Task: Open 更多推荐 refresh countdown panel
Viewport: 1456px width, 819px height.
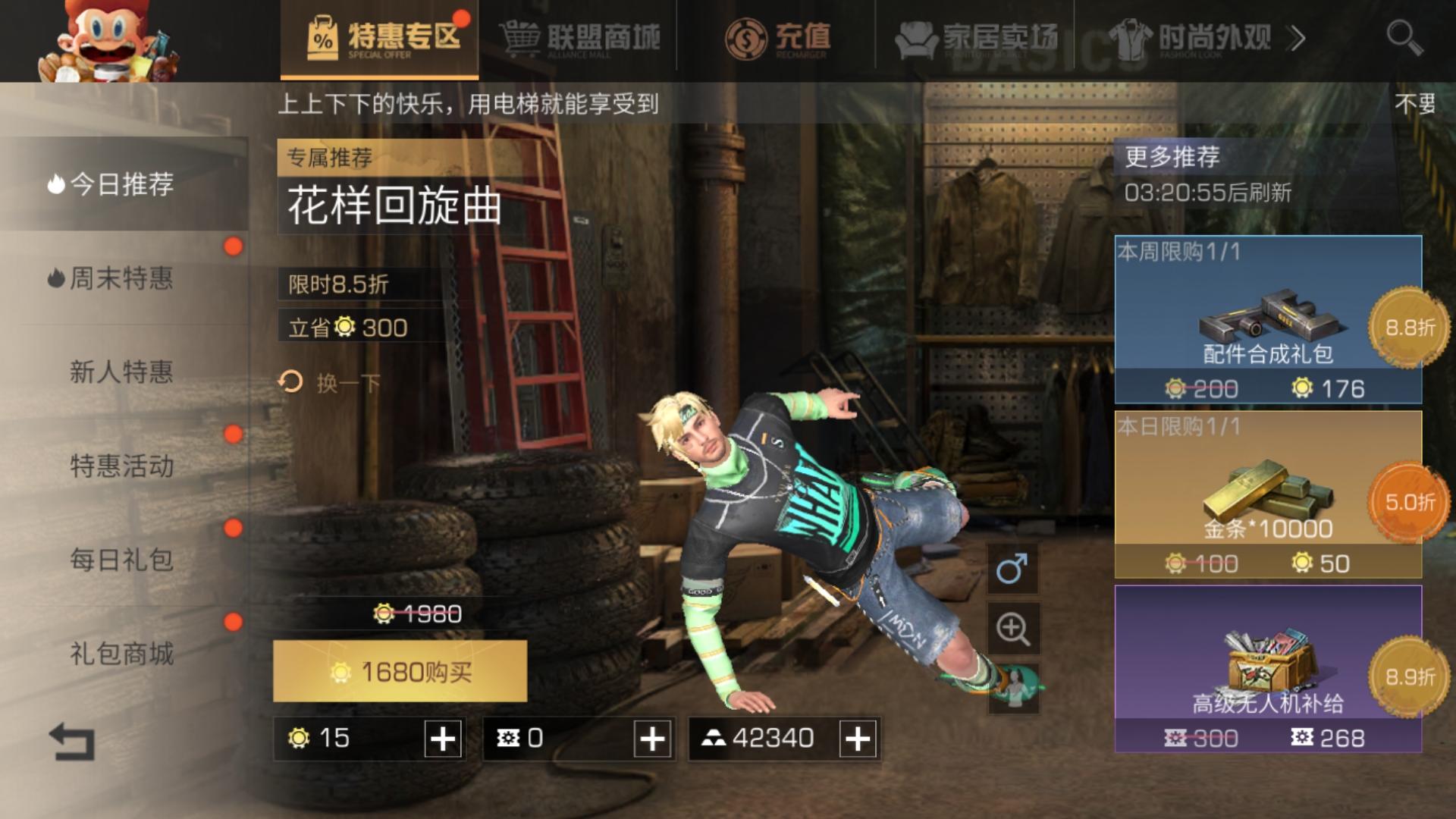Action: pos(1172,159)
